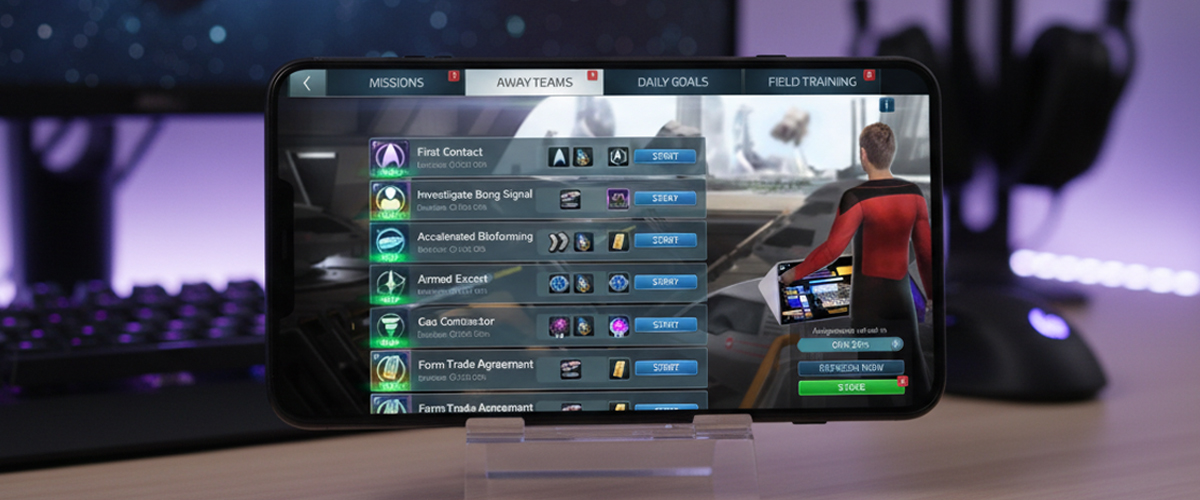Switch to the Missions tab

point(396,82)
